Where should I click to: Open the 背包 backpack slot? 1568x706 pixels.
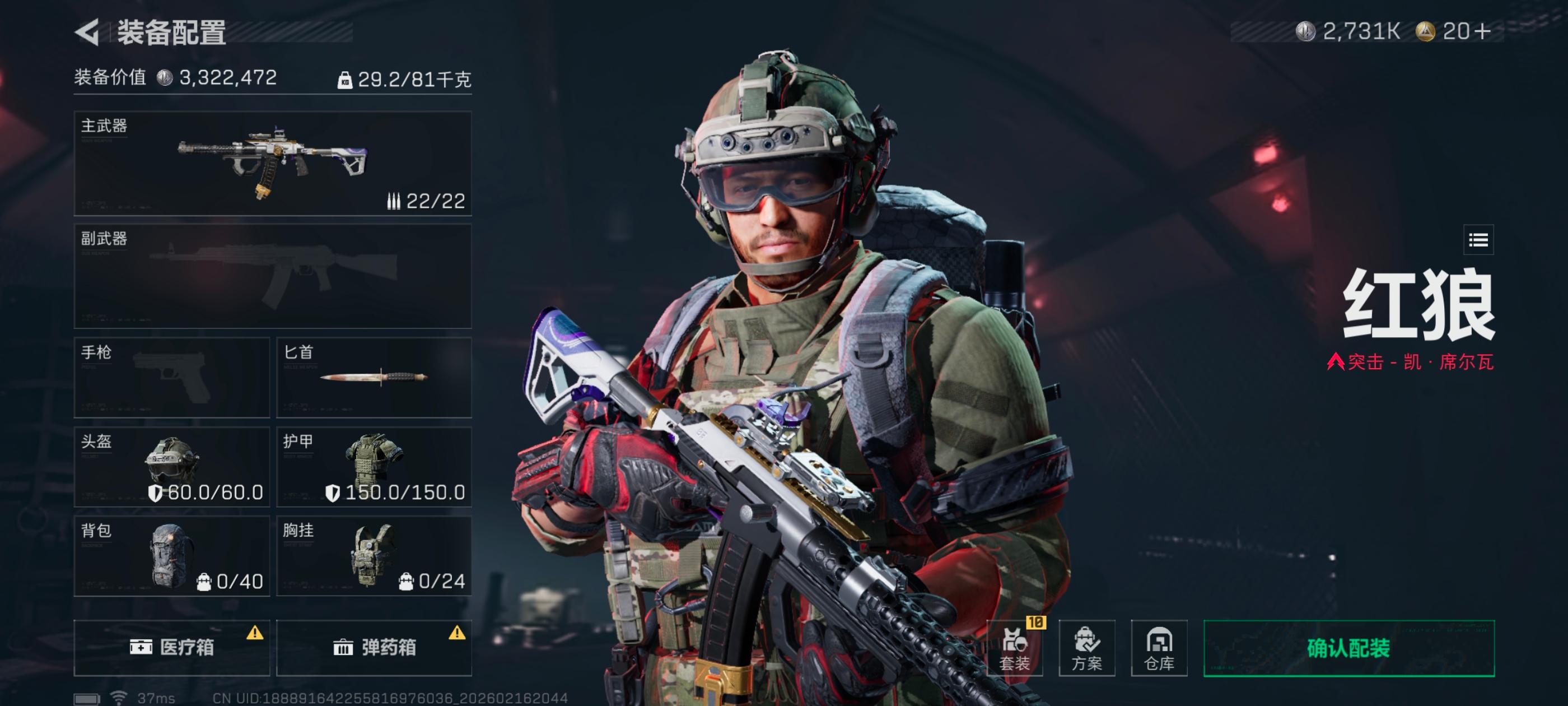[172, 556]
